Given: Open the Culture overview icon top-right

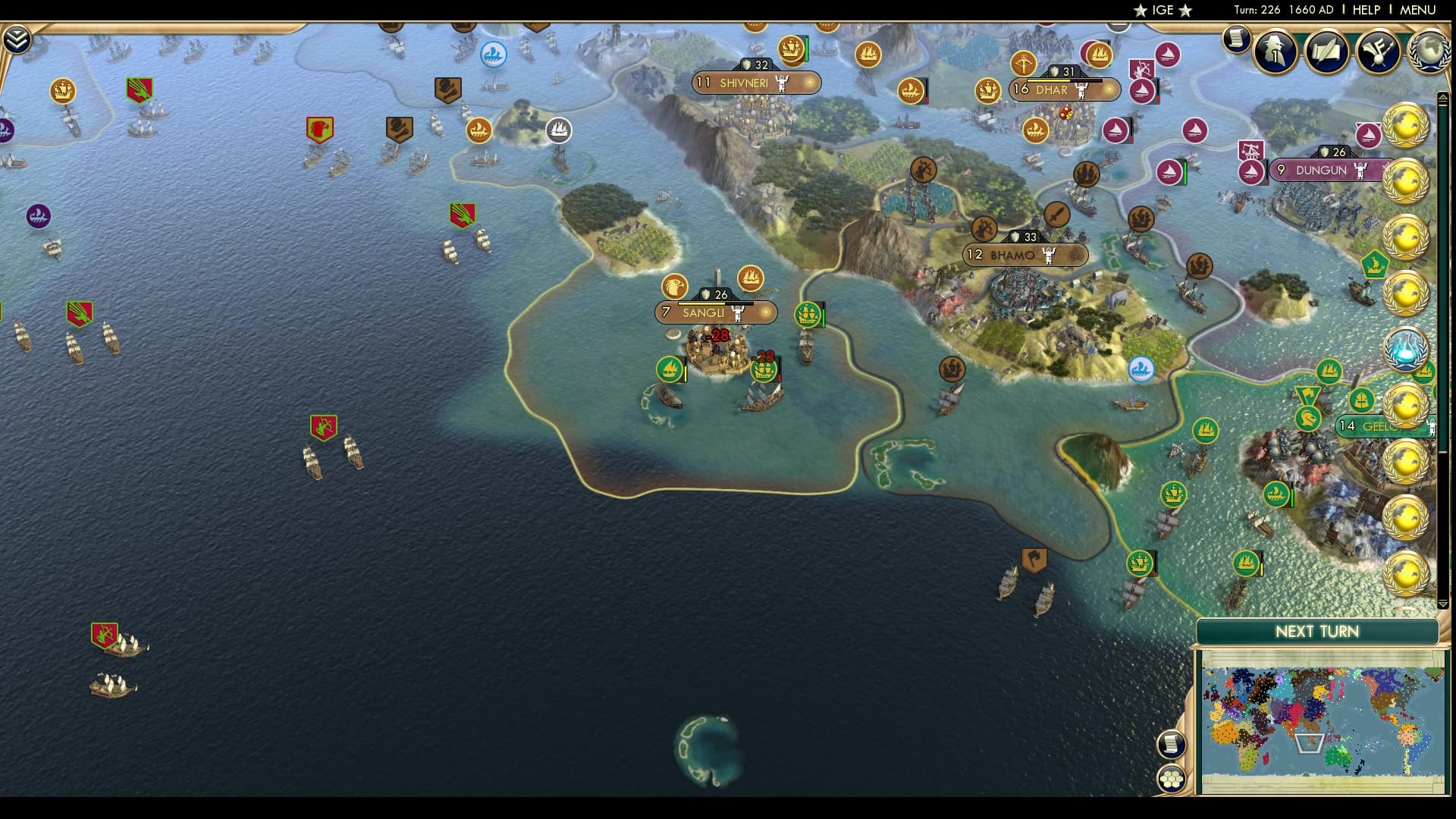Looking at the screenshot, I should tap(1379, 52).
